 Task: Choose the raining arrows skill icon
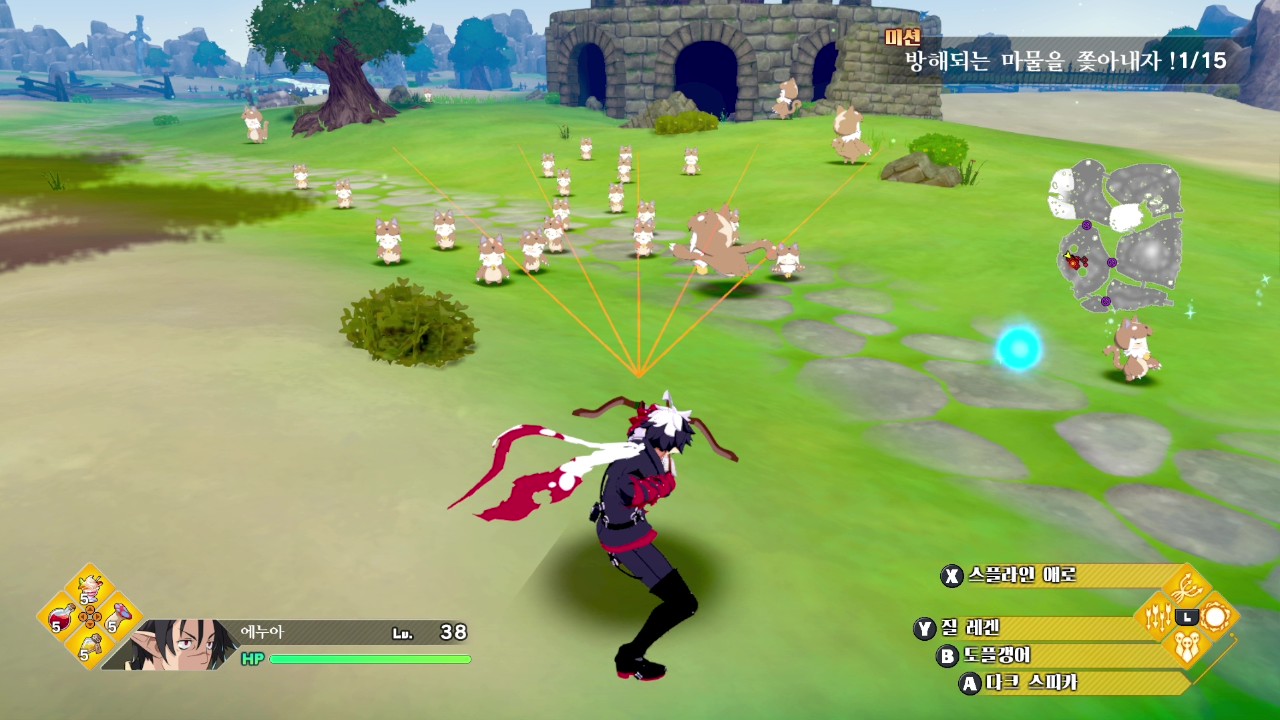pos(1158,617)
